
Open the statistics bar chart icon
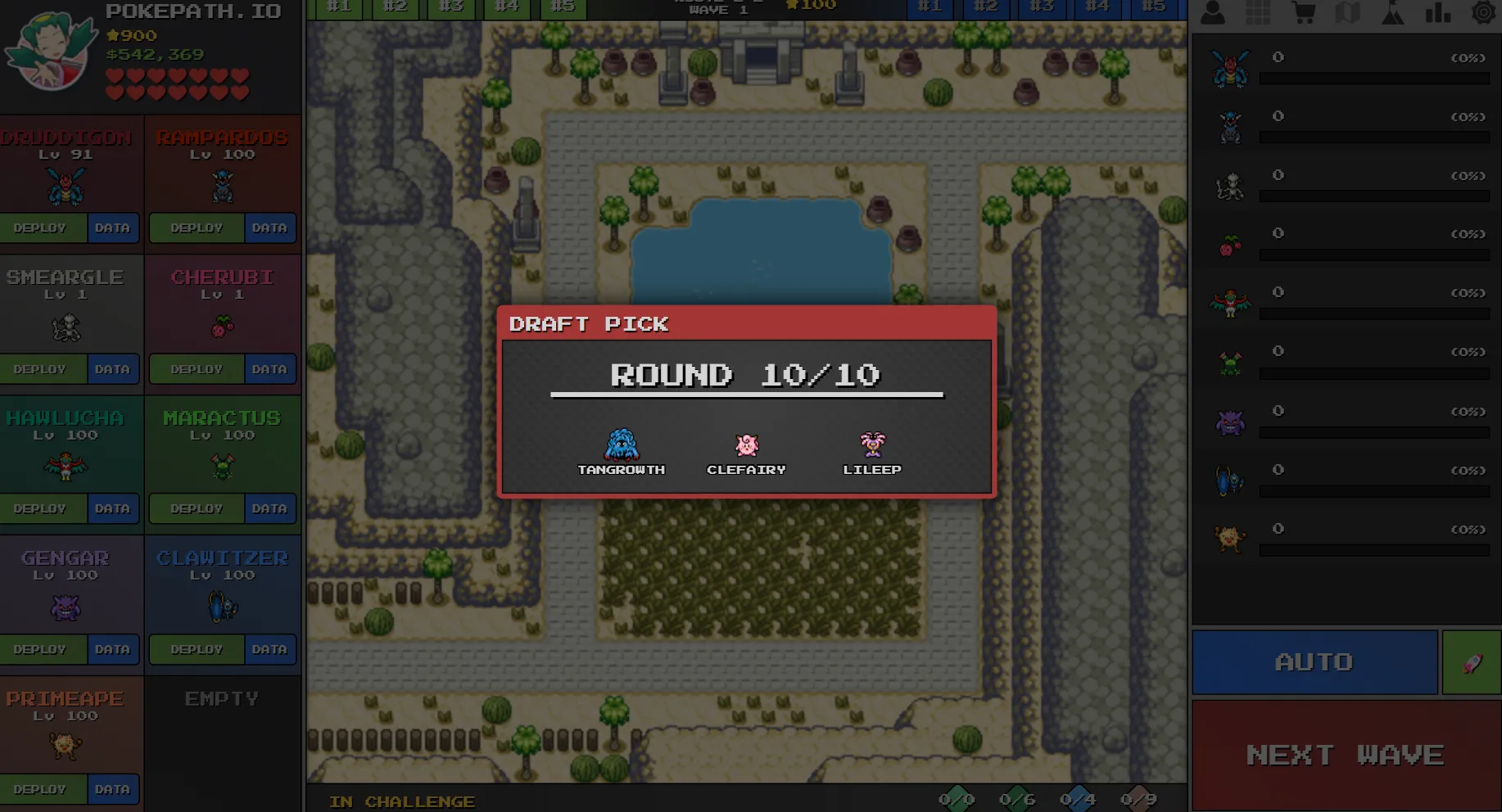point(1438,13)
